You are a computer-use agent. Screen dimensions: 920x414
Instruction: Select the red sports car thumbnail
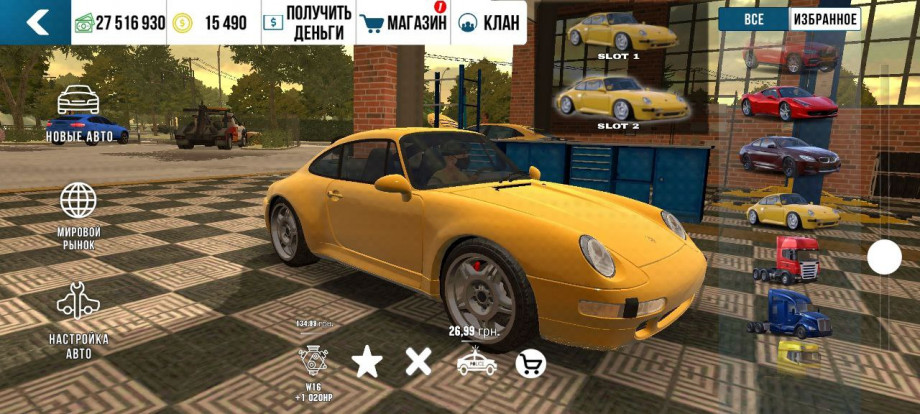(788, 102)
